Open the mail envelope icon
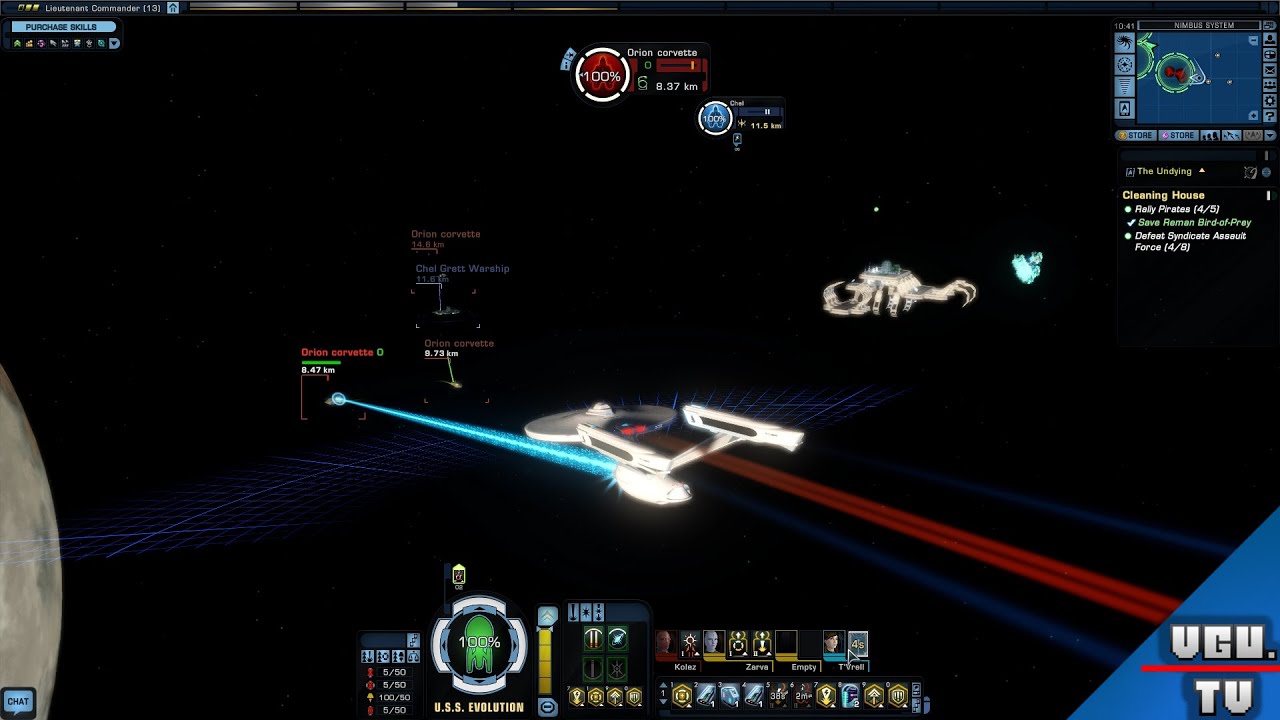Image resolution: width=1280 pixels, height=720 pixels. [1270, 71]
